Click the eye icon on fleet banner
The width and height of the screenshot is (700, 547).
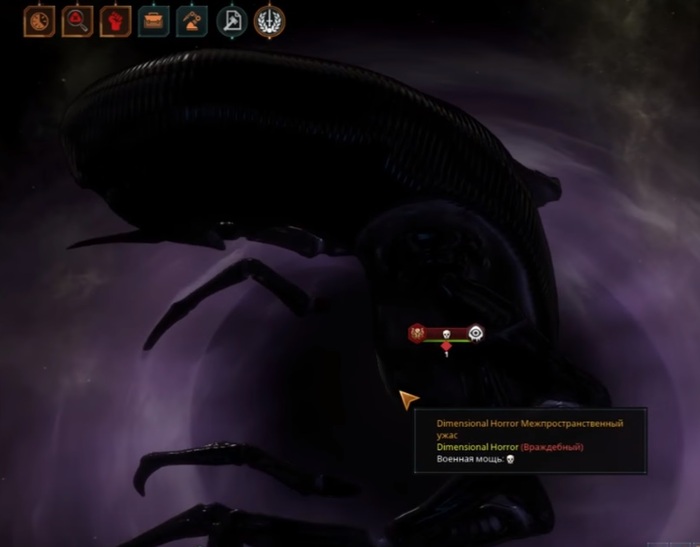(x=476, y=333)
